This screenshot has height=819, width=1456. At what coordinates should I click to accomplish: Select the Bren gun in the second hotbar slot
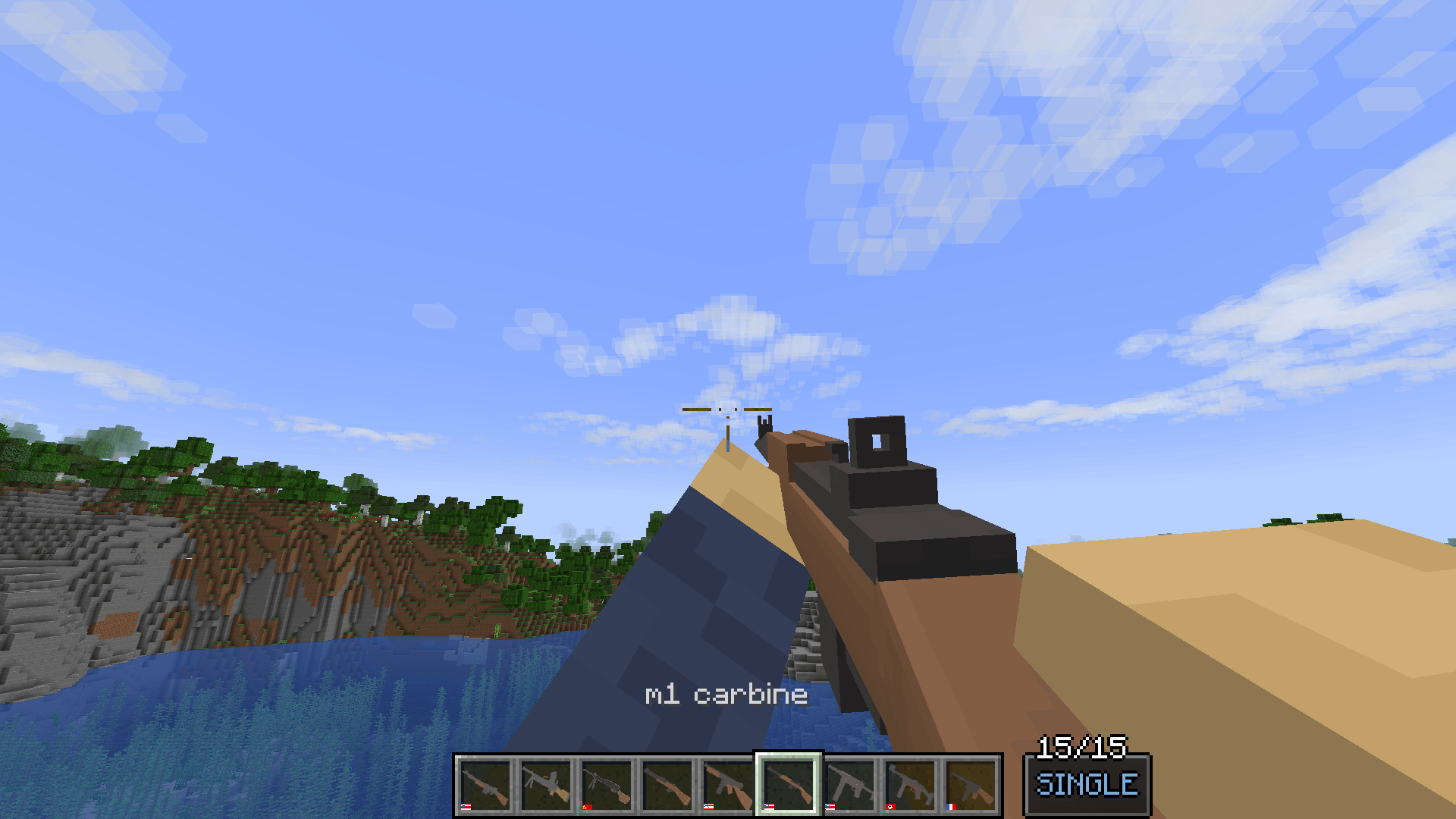(548, 785)
